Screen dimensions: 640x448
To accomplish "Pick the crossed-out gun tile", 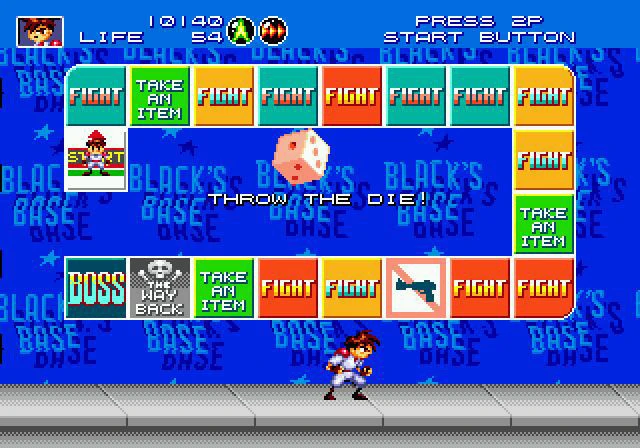I will (x=416, y=288).
